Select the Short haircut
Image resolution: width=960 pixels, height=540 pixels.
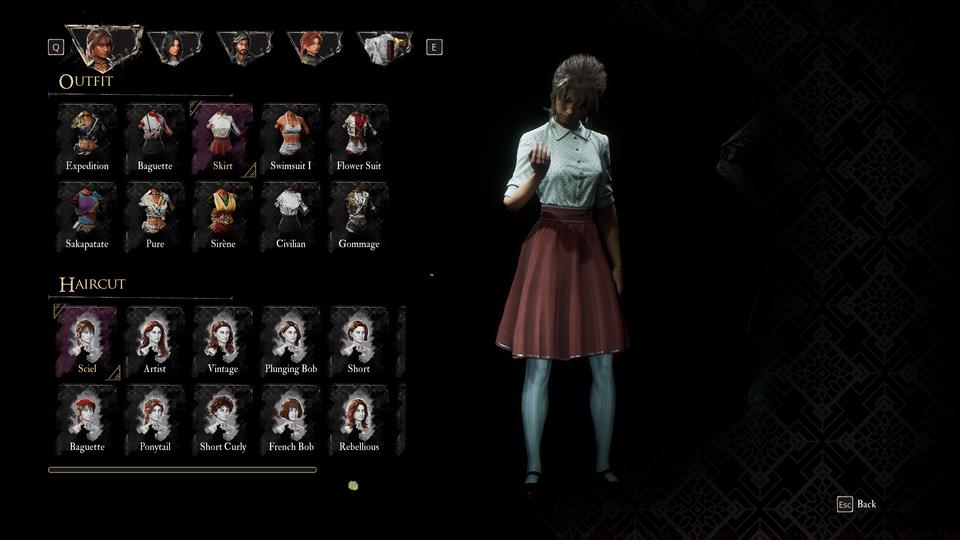(x=359, y=341)
